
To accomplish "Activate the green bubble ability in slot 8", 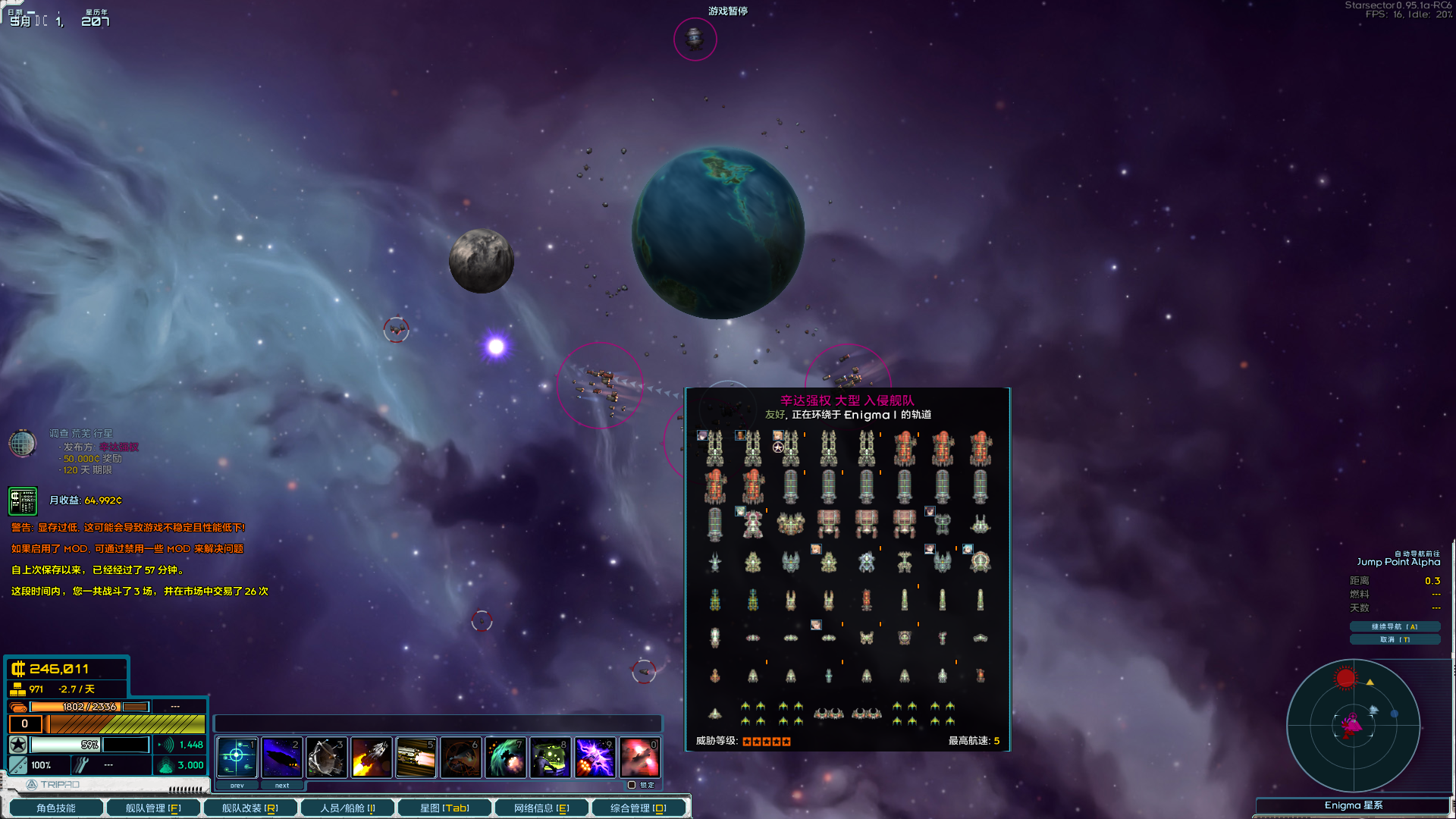I will (x=550, y=757).
